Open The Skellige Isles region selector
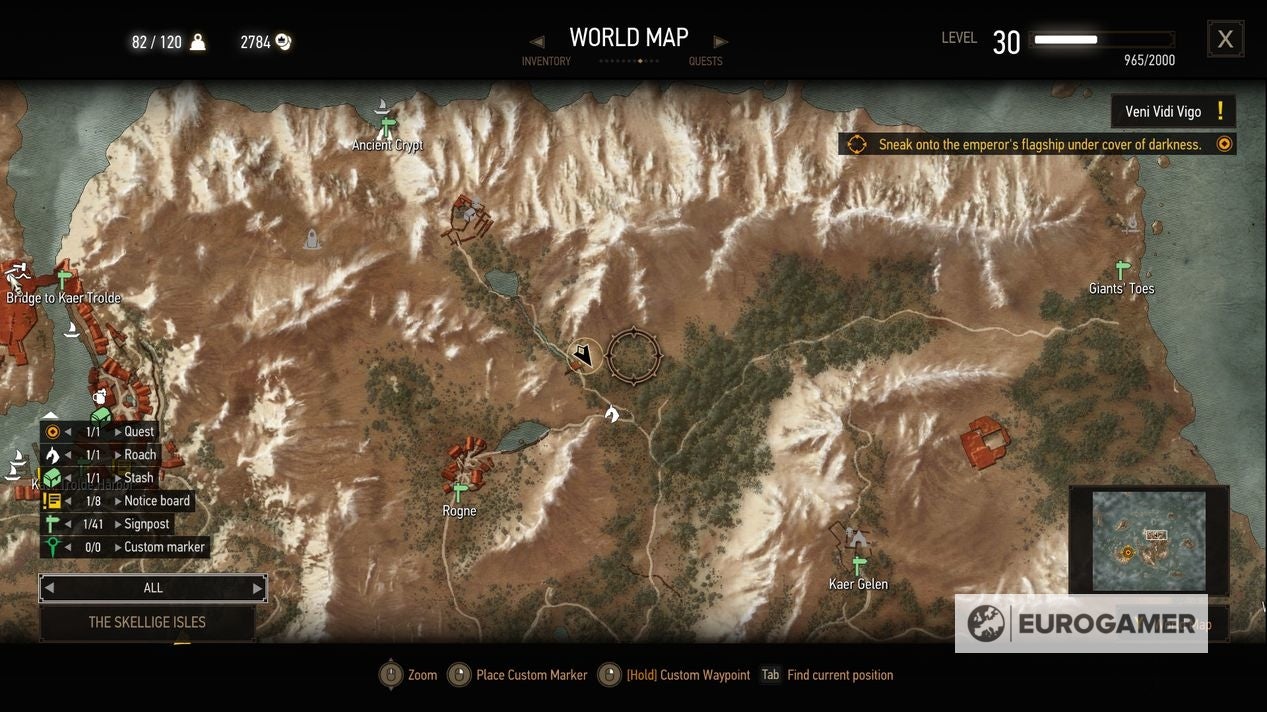This screenshot has width=1267, height=712. point(147,622)
